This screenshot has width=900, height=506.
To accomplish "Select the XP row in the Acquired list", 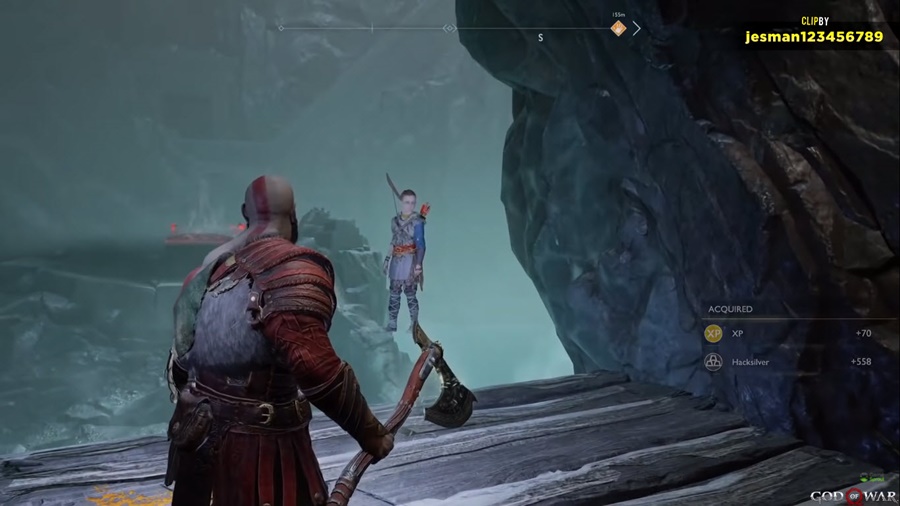I will pyautogui.click(x=790, y=334).
